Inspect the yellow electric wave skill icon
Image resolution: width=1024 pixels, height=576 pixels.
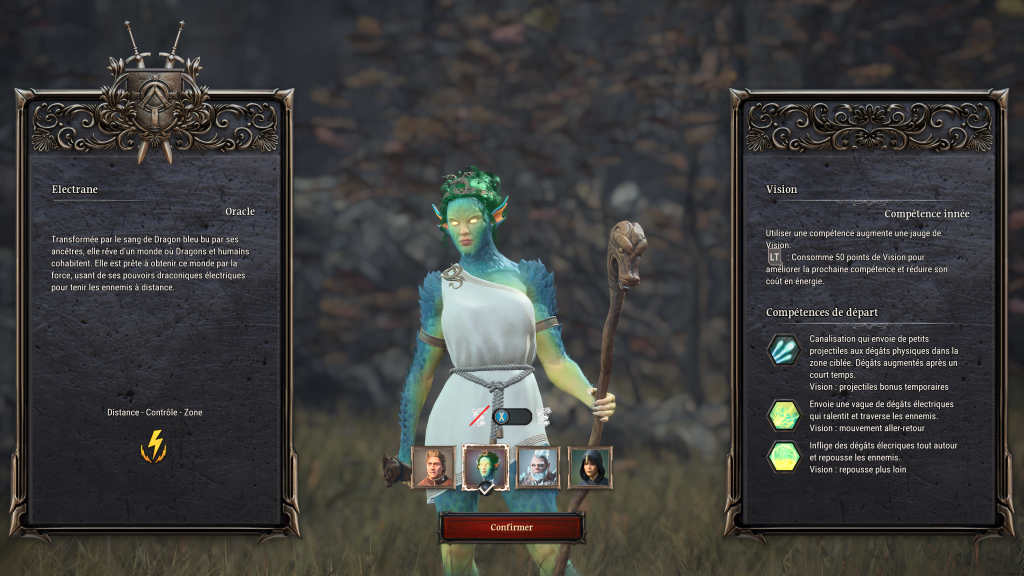click(x=784, y=414)
